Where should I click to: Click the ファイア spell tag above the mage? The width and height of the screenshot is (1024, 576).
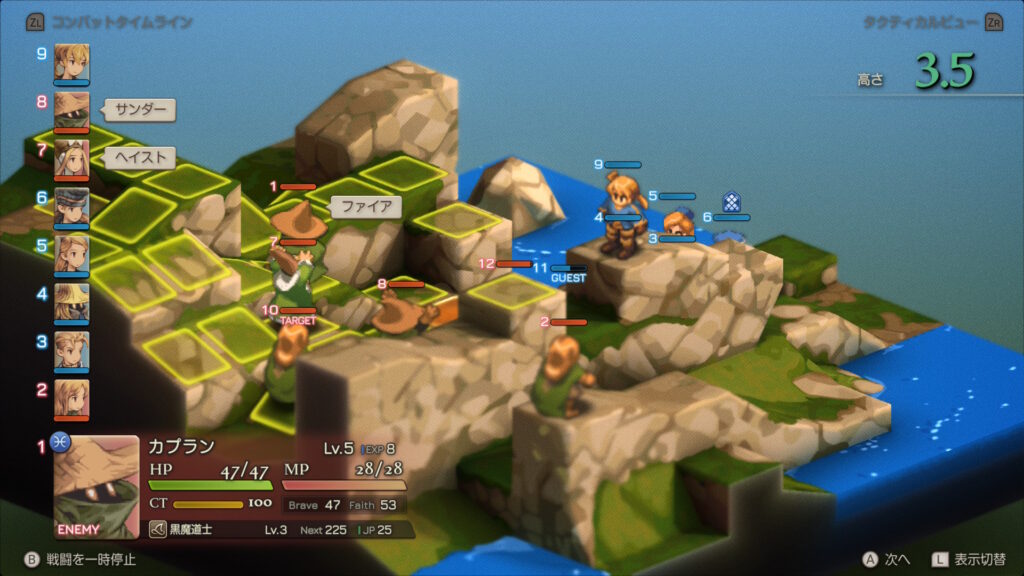[x=366, y=207]
